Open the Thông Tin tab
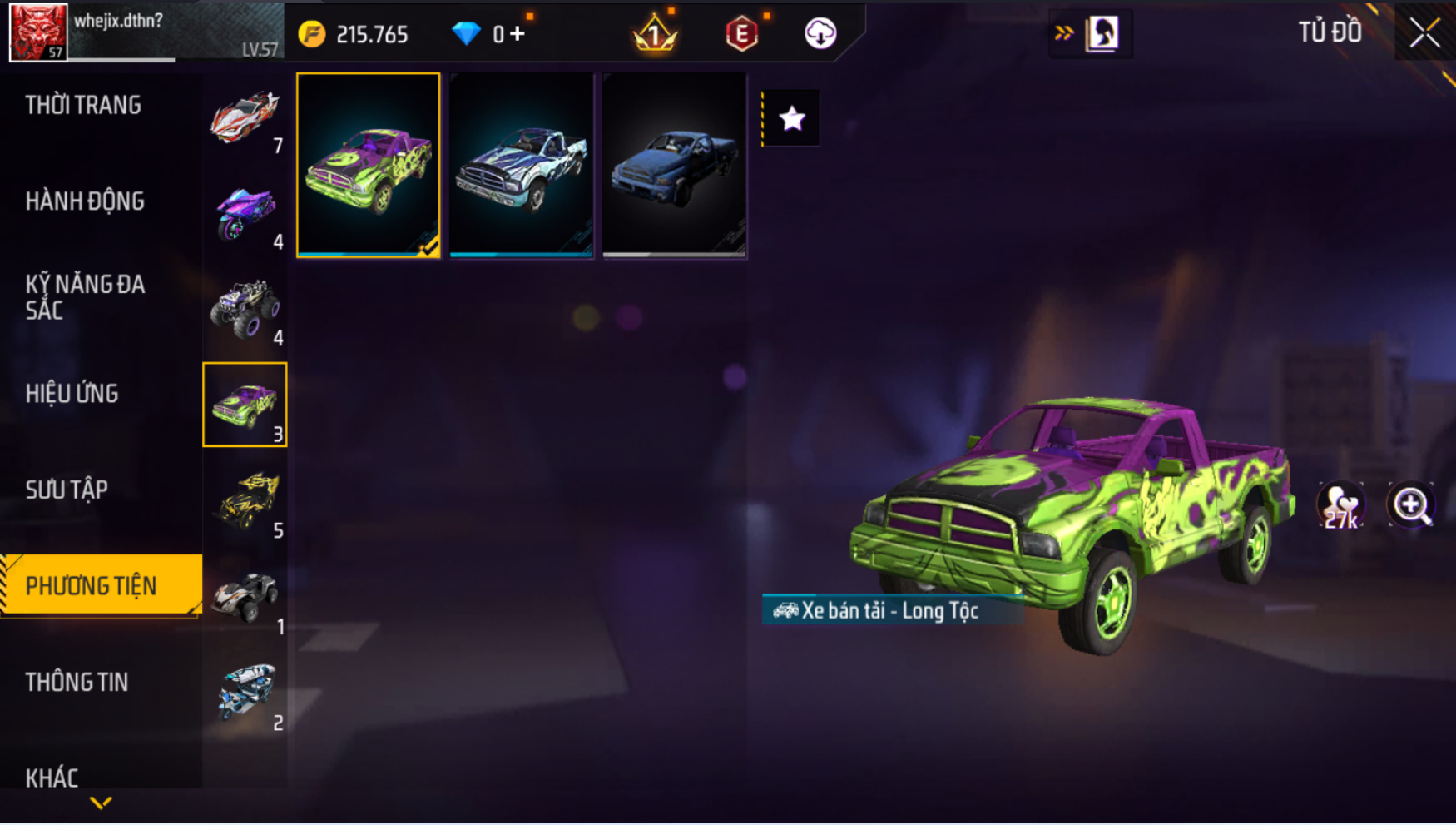The width and height of the screenshot is (1456, 825). 77,683
